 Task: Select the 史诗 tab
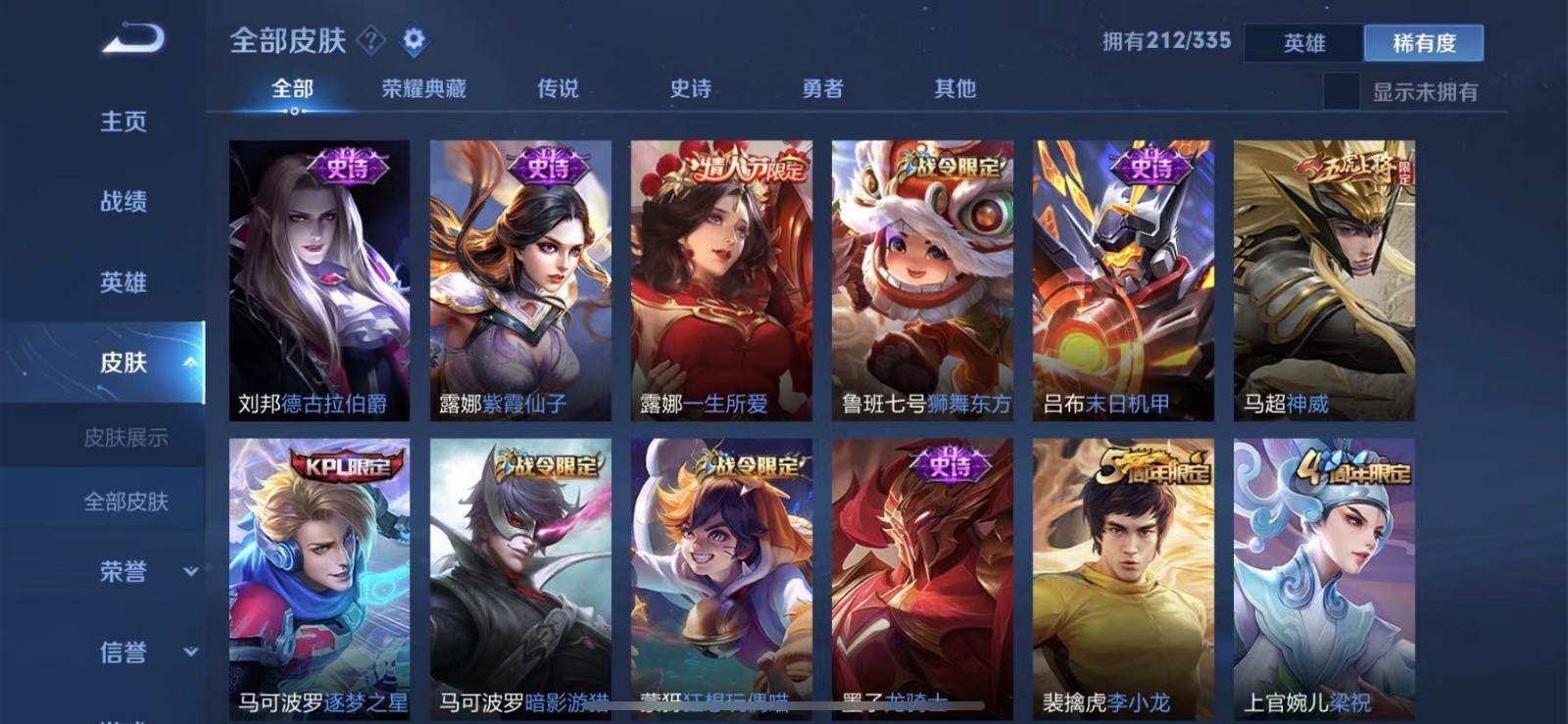click(691, 88)
